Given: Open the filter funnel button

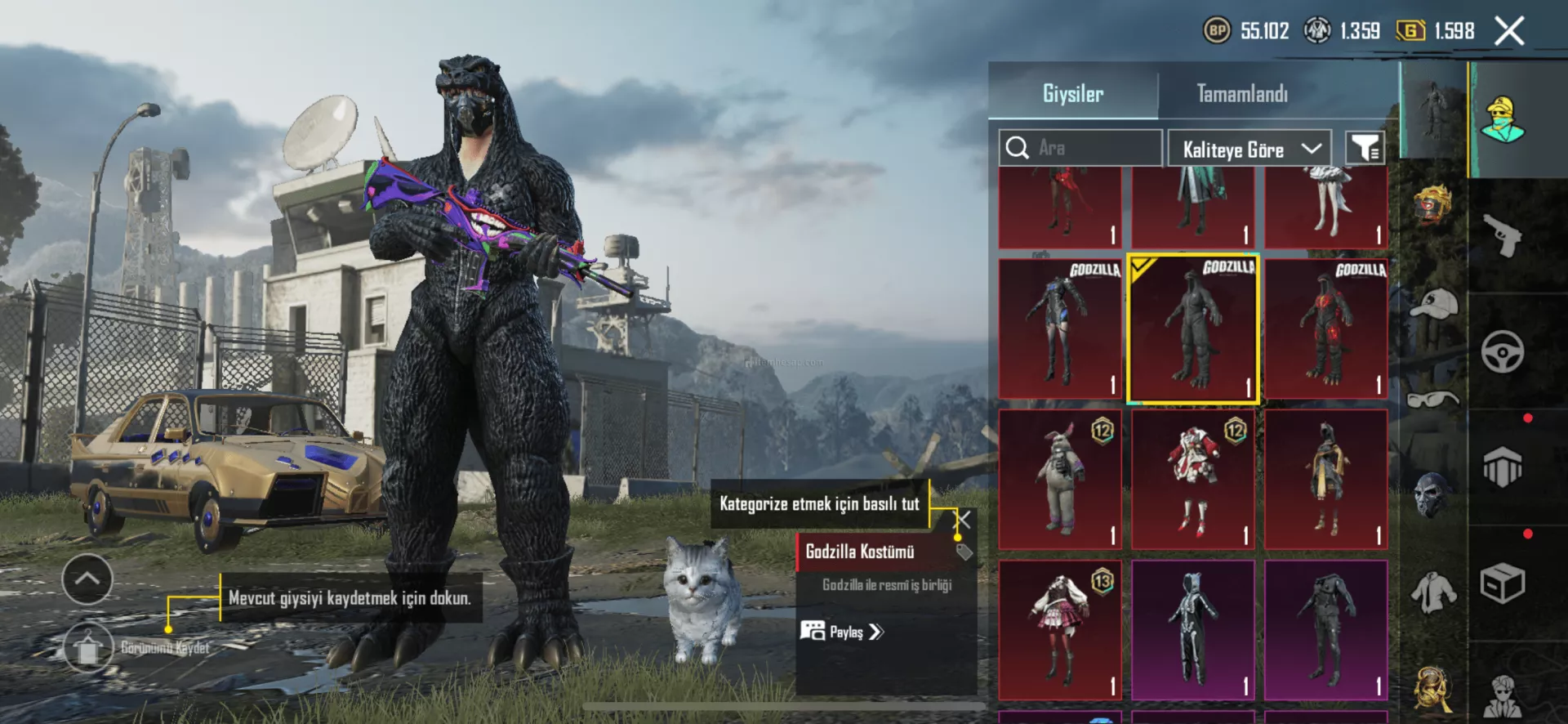Looking at the screenshot, I should point(1365,149).
